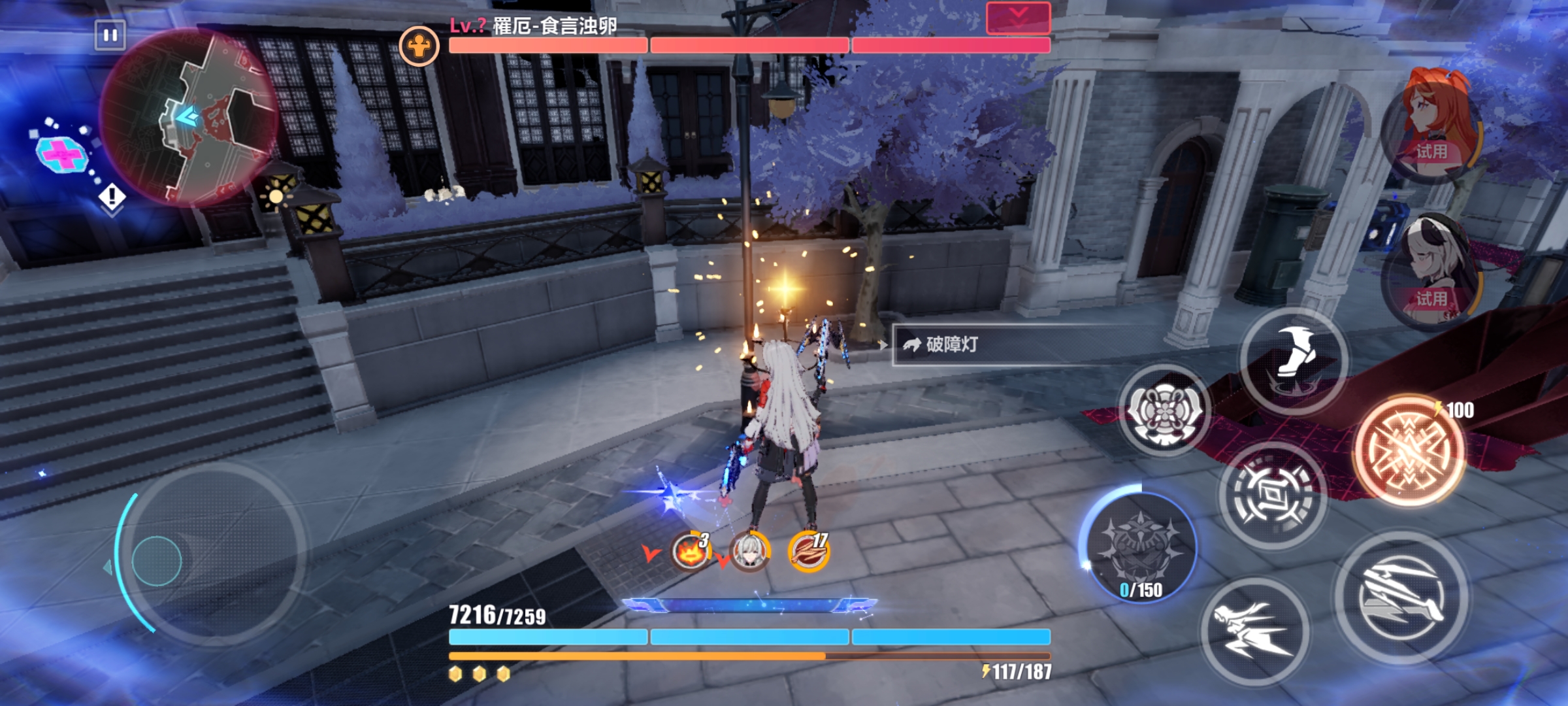The width and height of the screenshot is (1568, 706).
Task: Tap the boss emblem icon beside its name
Action: (x=419, y=45)
